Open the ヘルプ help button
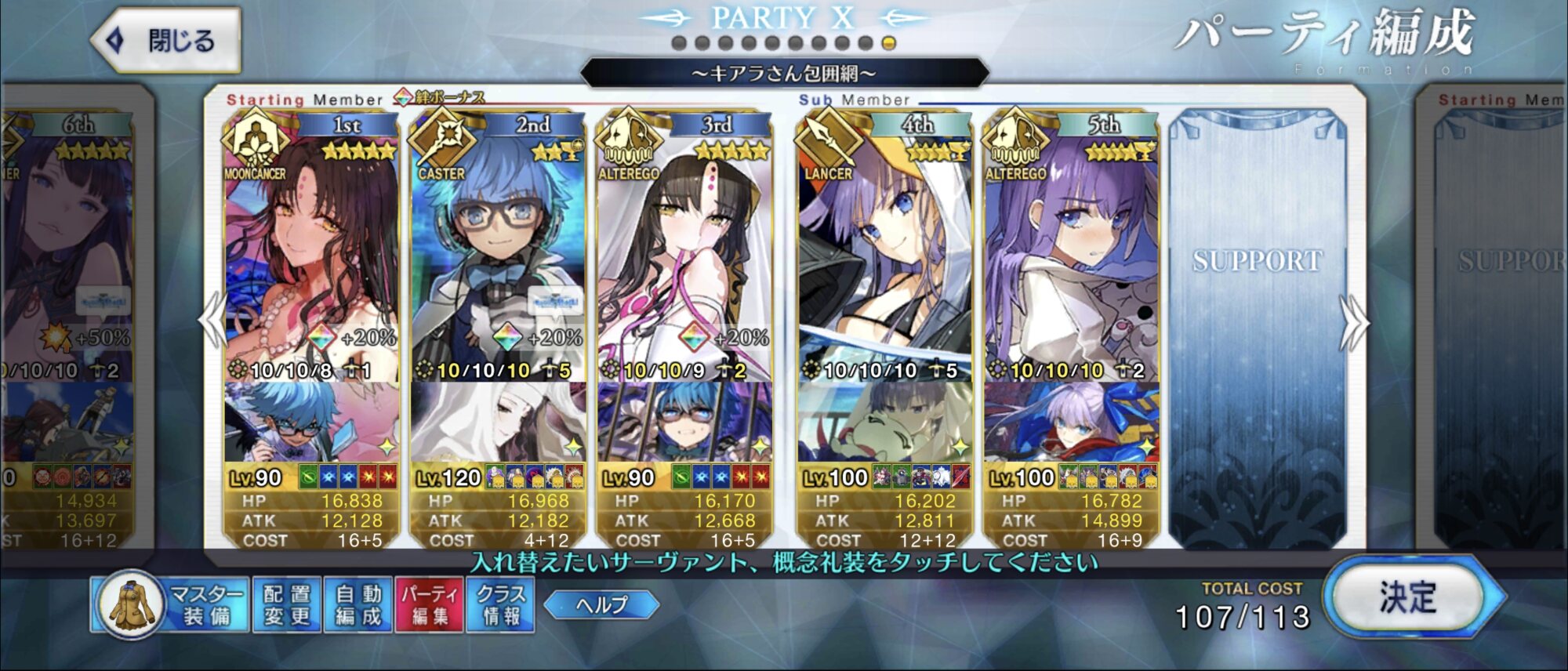This screenshot has width=1568, height=671. pos(601,604)
